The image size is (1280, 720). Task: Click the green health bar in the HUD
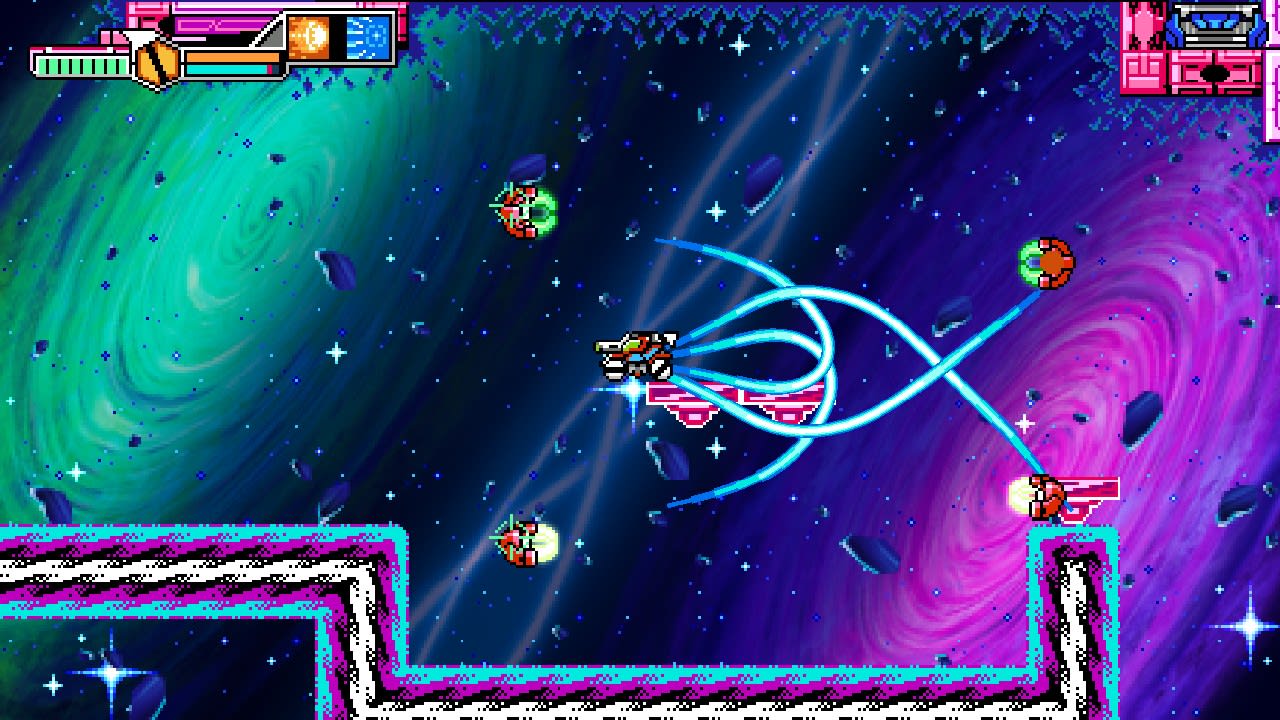tap(80, 65)
